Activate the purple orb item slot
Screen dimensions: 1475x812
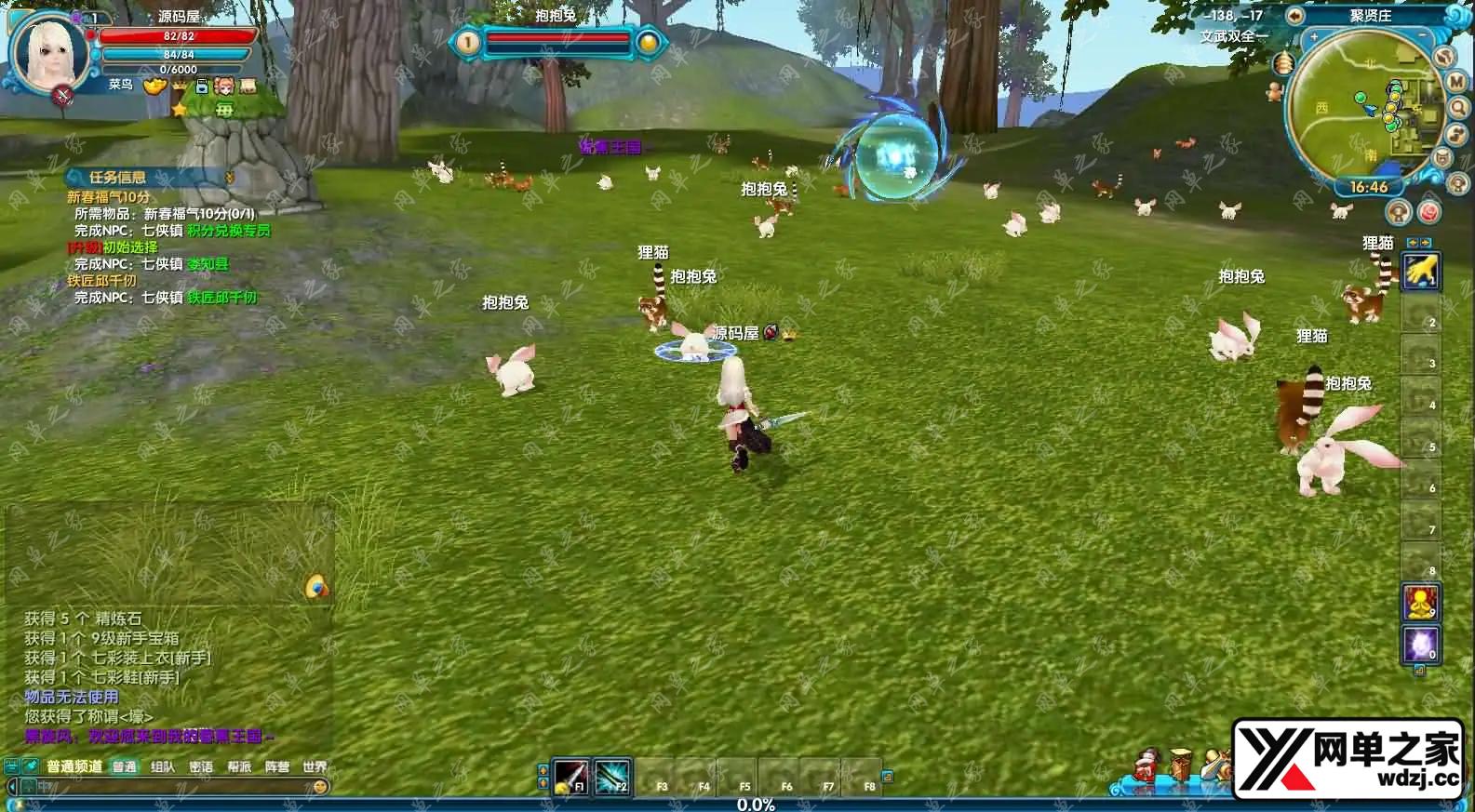click(x=1420, y=644)
